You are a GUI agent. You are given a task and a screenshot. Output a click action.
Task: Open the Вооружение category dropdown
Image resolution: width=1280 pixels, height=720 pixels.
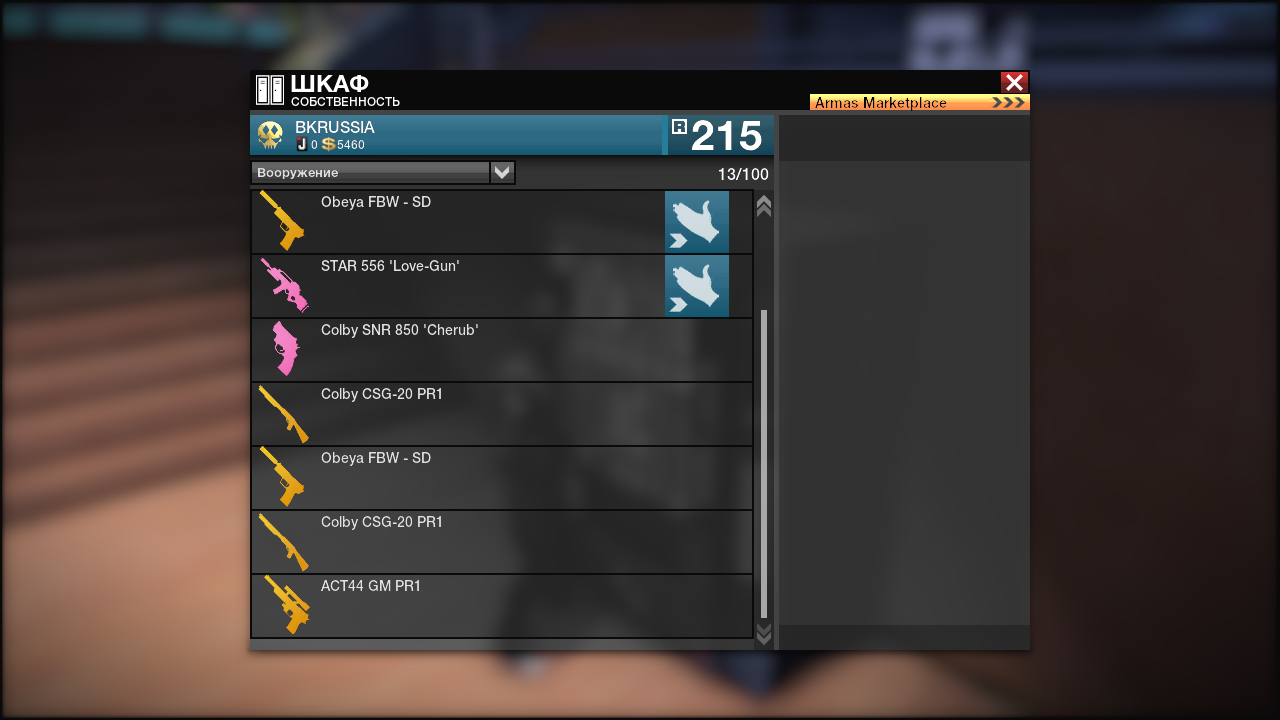tap(502, 173)
